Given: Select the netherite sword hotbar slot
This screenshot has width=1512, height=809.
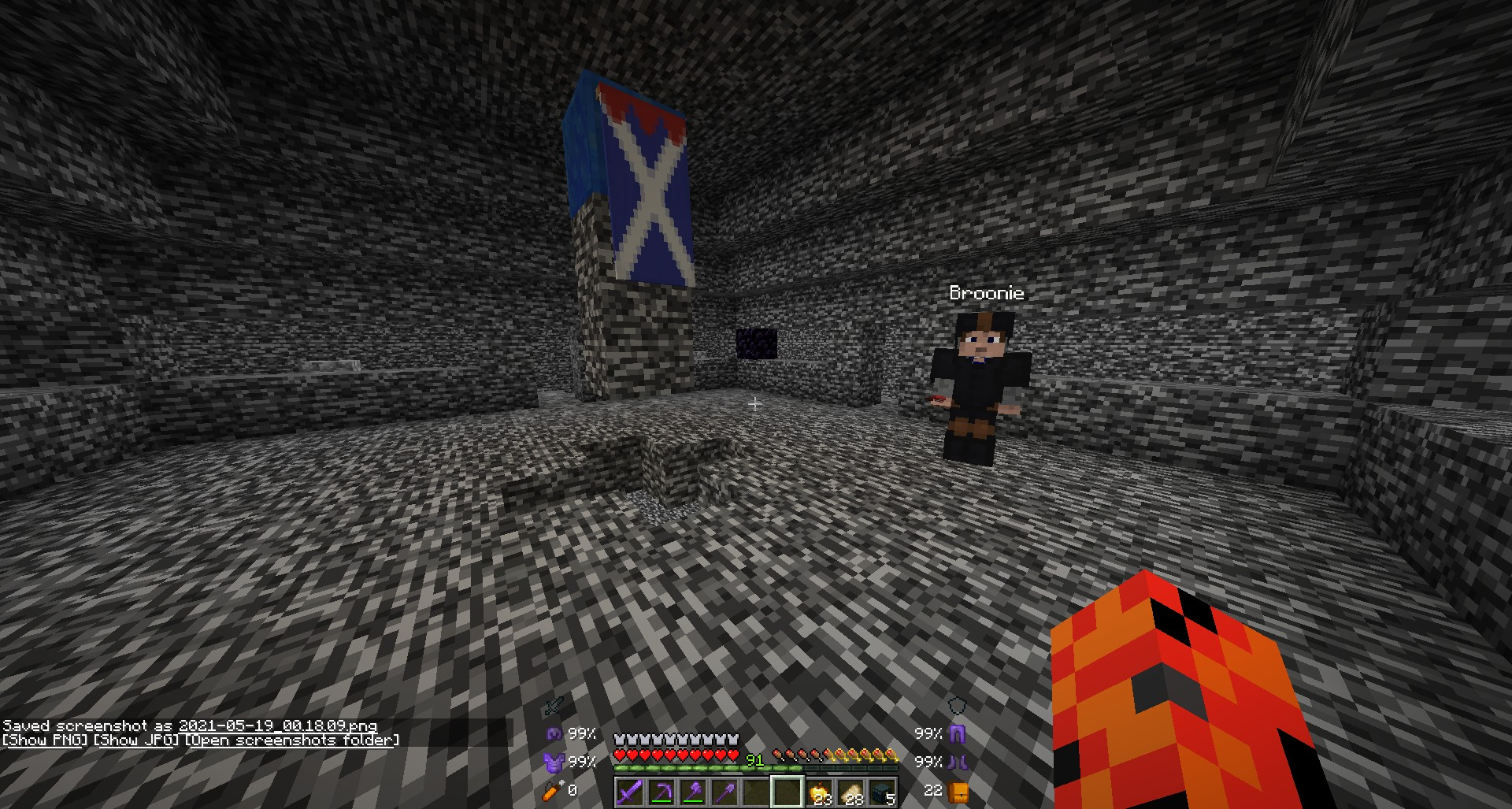Looking at the screenshot, I should (x=629, y=792).
